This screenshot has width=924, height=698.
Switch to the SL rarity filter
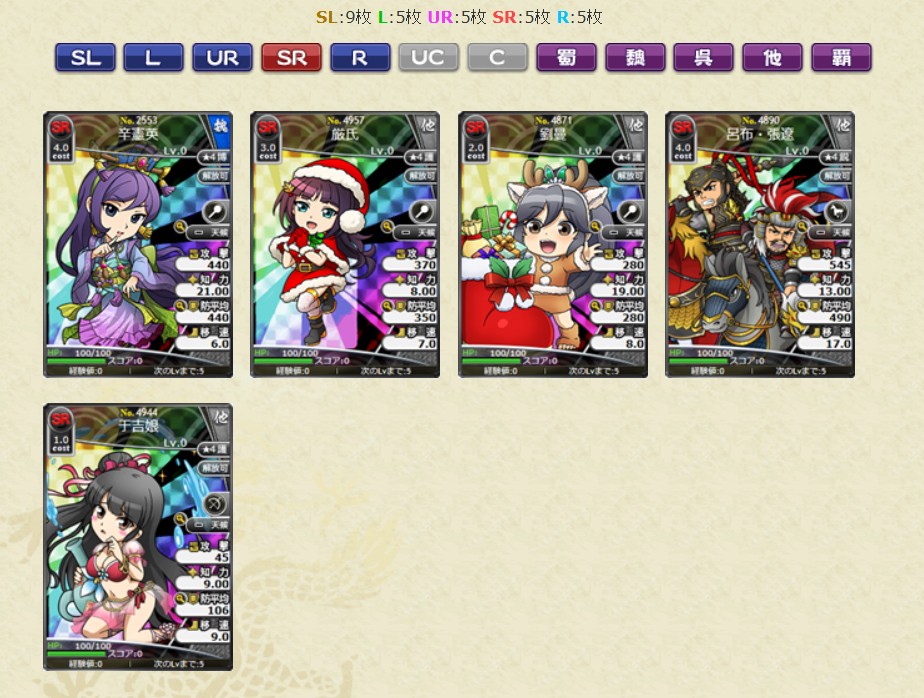(x=85, y=58)
